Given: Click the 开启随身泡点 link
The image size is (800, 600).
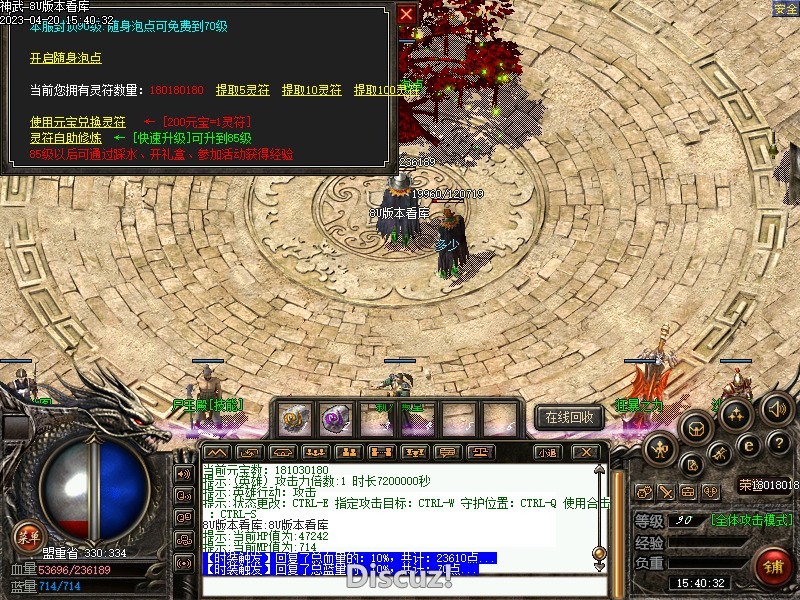Looking at the screenshot, I should click(x=66, y=58).
